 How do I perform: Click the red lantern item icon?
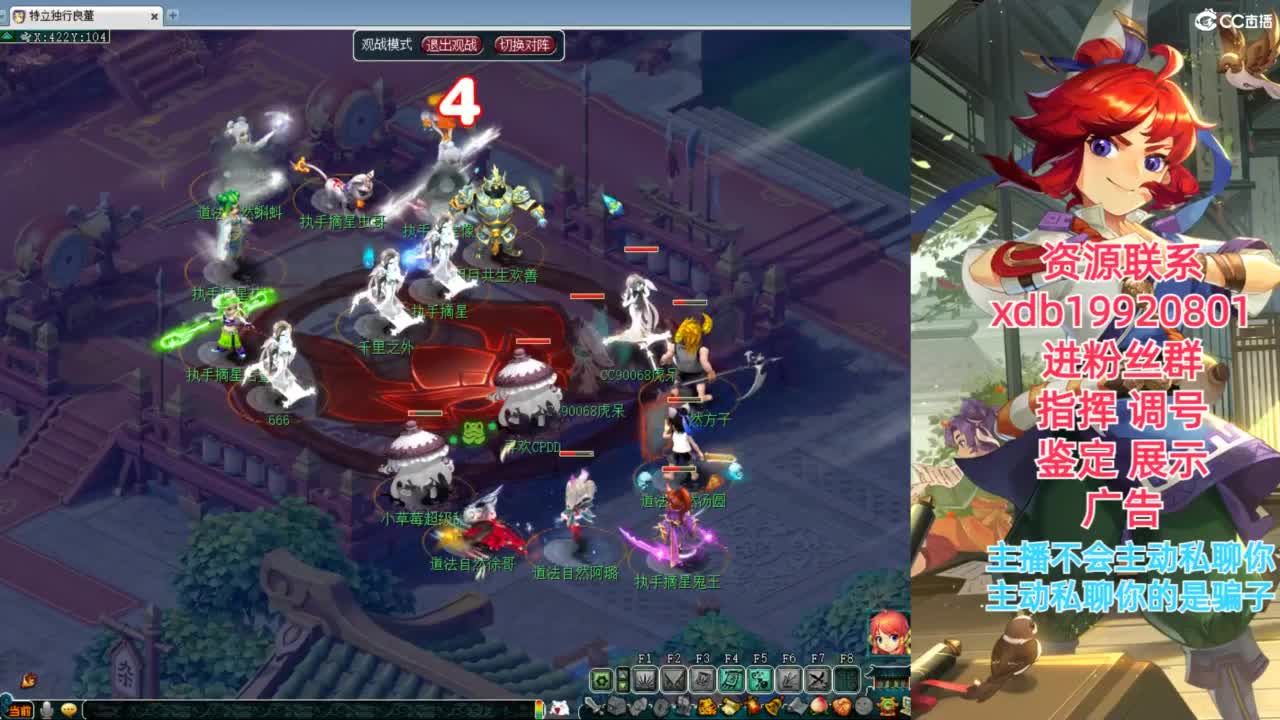tap(754, 706)
